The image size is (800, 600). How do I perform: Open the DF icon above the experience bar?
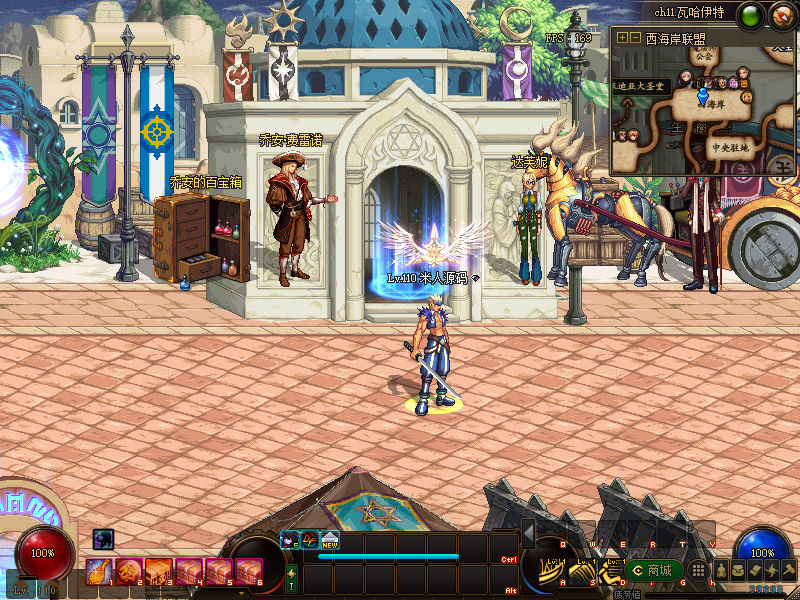point(310,540)
